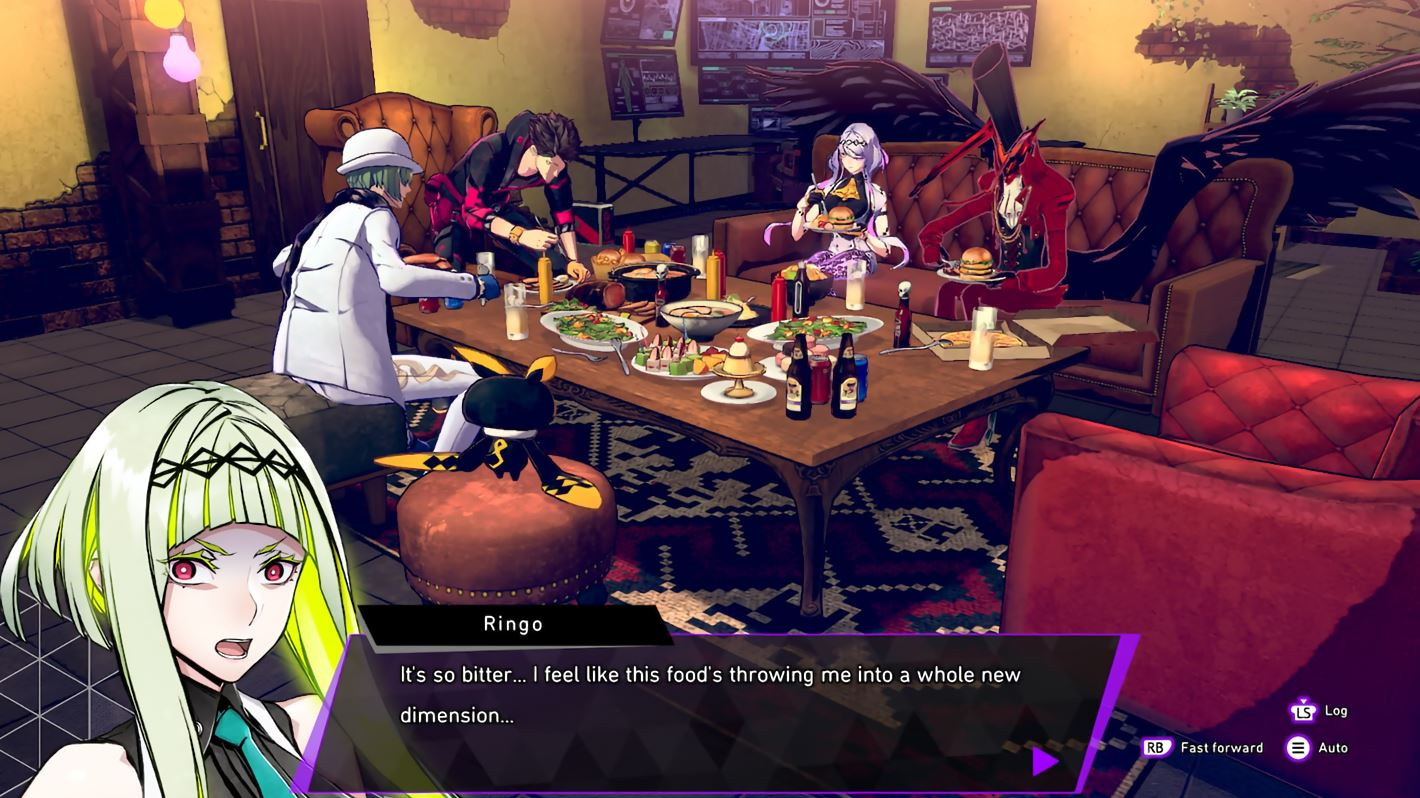Screen dimensions: 1420x798
Task: Advance dialogue with the purple arrow
Action: pyautogui.click(x=1044, y=762)
